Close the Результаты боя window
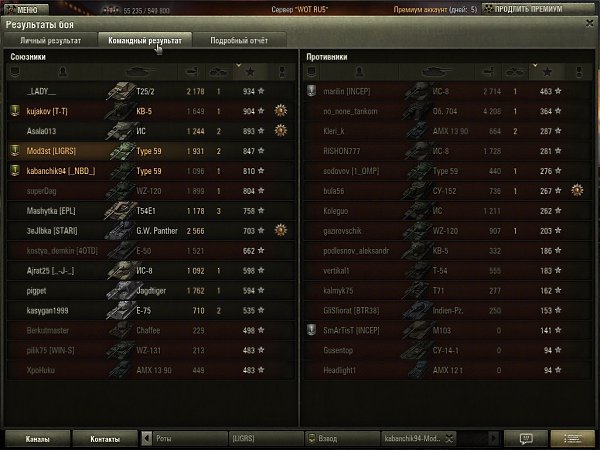The height and width of the screenshot is (450, 600). (588, 21)
